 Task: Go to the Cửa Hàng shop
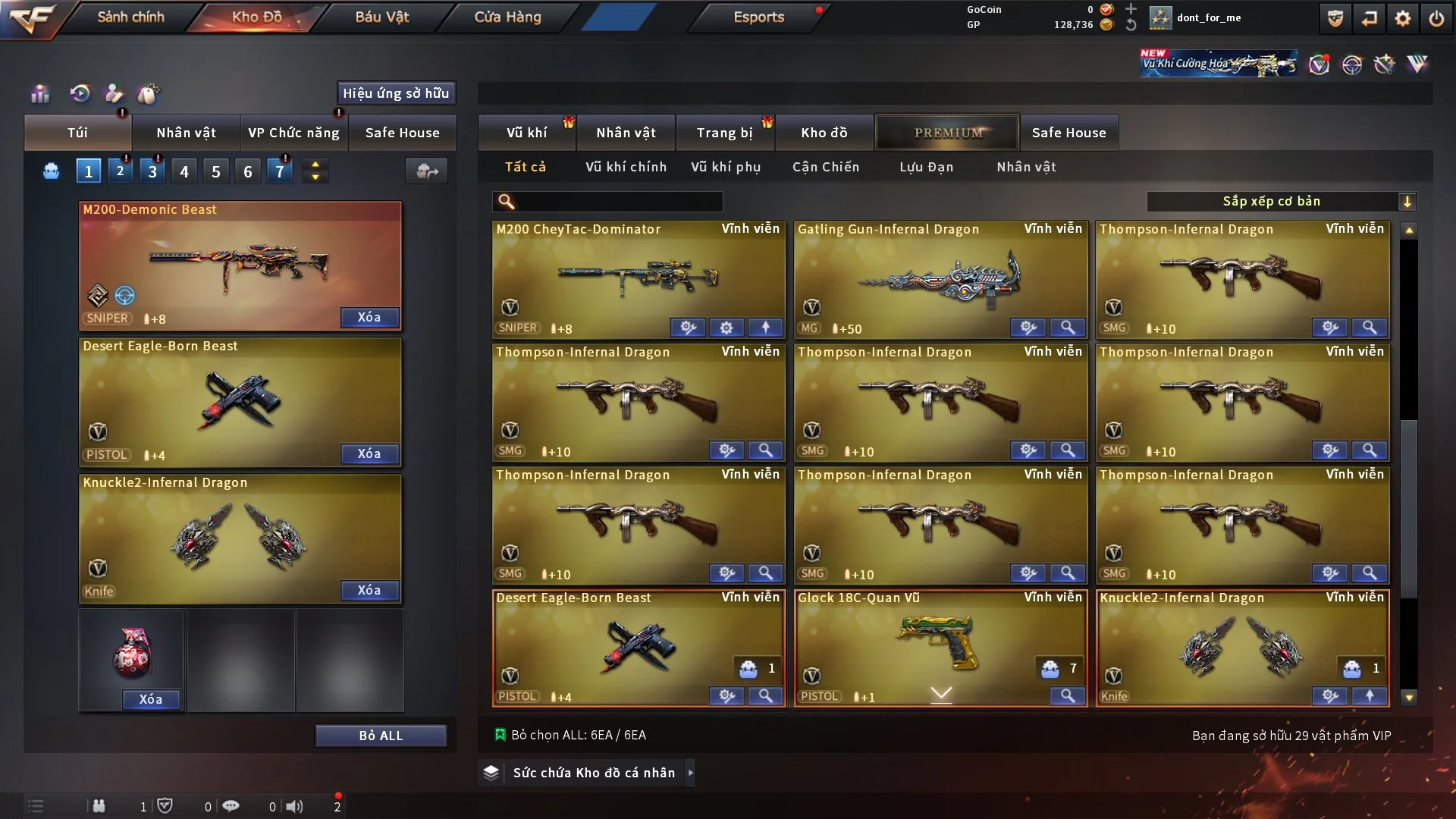pyautogui.click(x=507, y=17)
